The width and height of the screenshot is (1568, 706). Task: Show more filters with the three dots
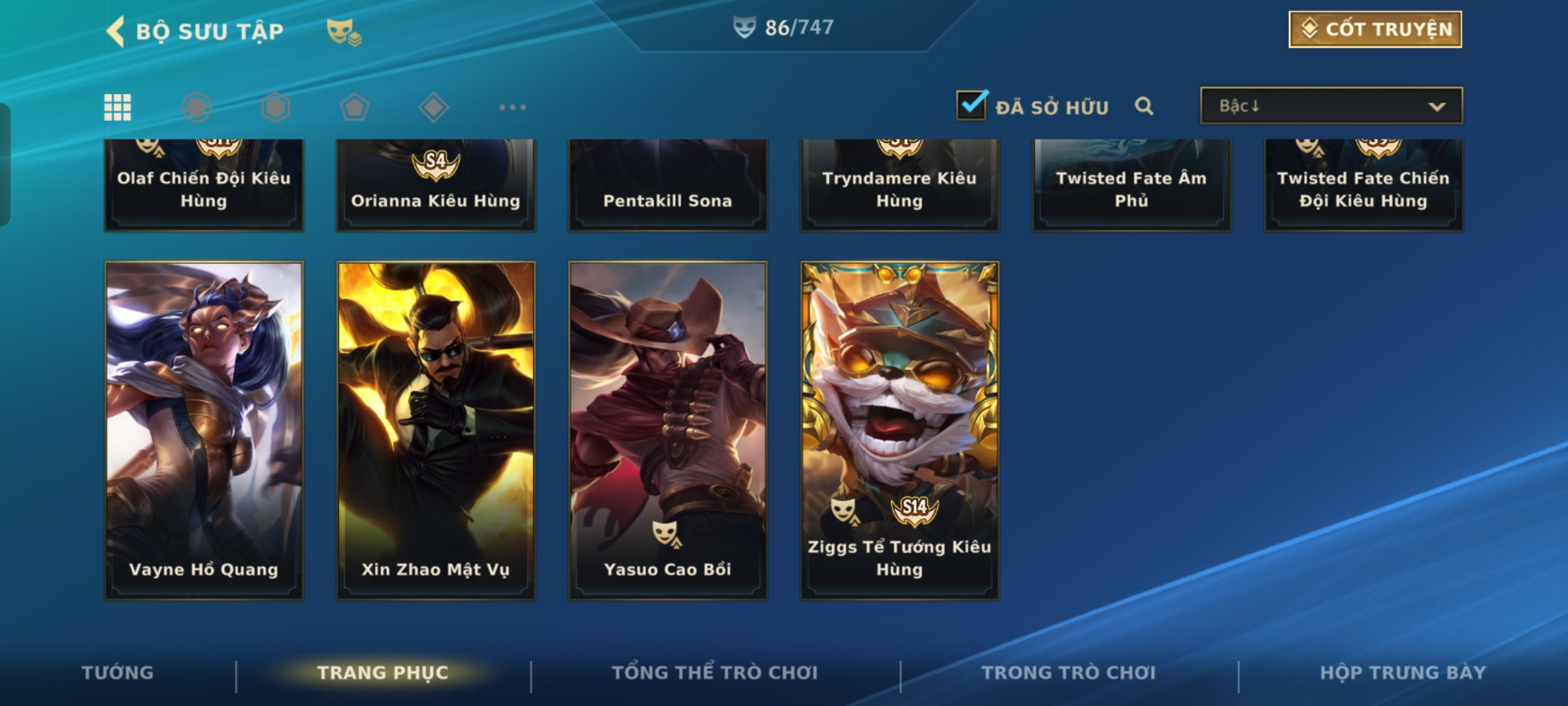pyautogui.click(x=512, y=107)
